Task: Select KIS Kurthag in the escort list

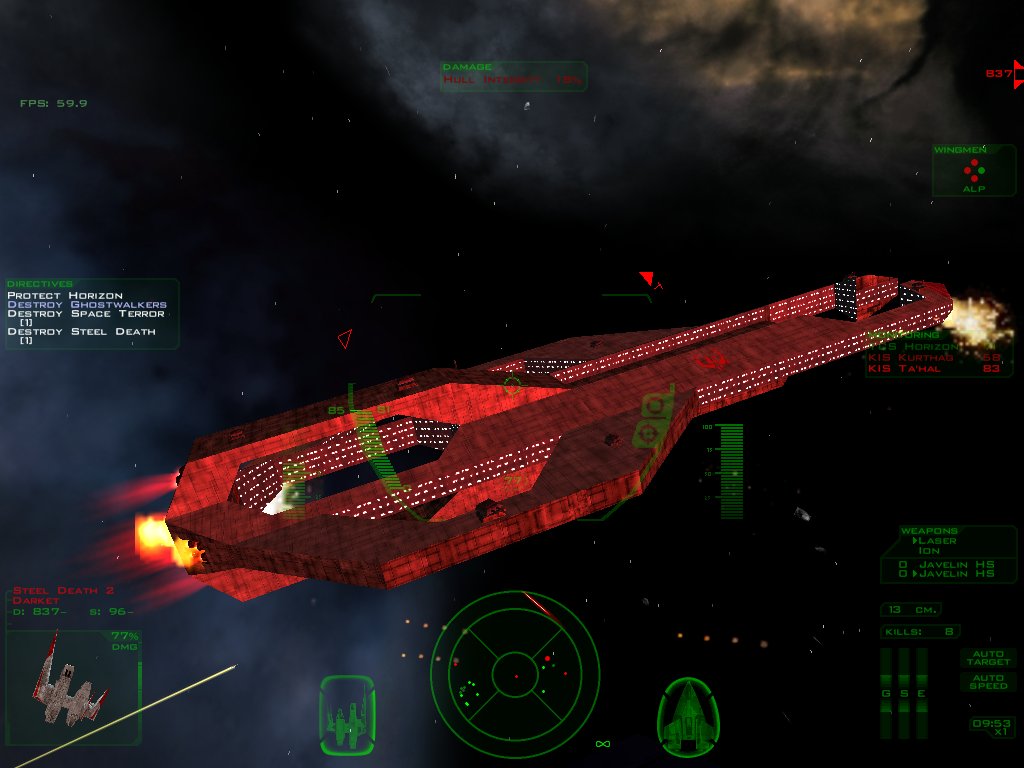Action: [x=933, y=358]
